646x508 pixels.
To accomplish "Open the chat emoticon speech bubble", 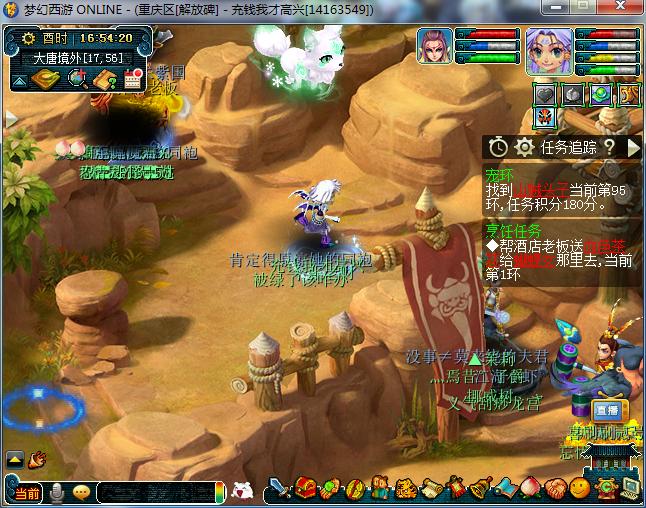I will tap(81, 492).
